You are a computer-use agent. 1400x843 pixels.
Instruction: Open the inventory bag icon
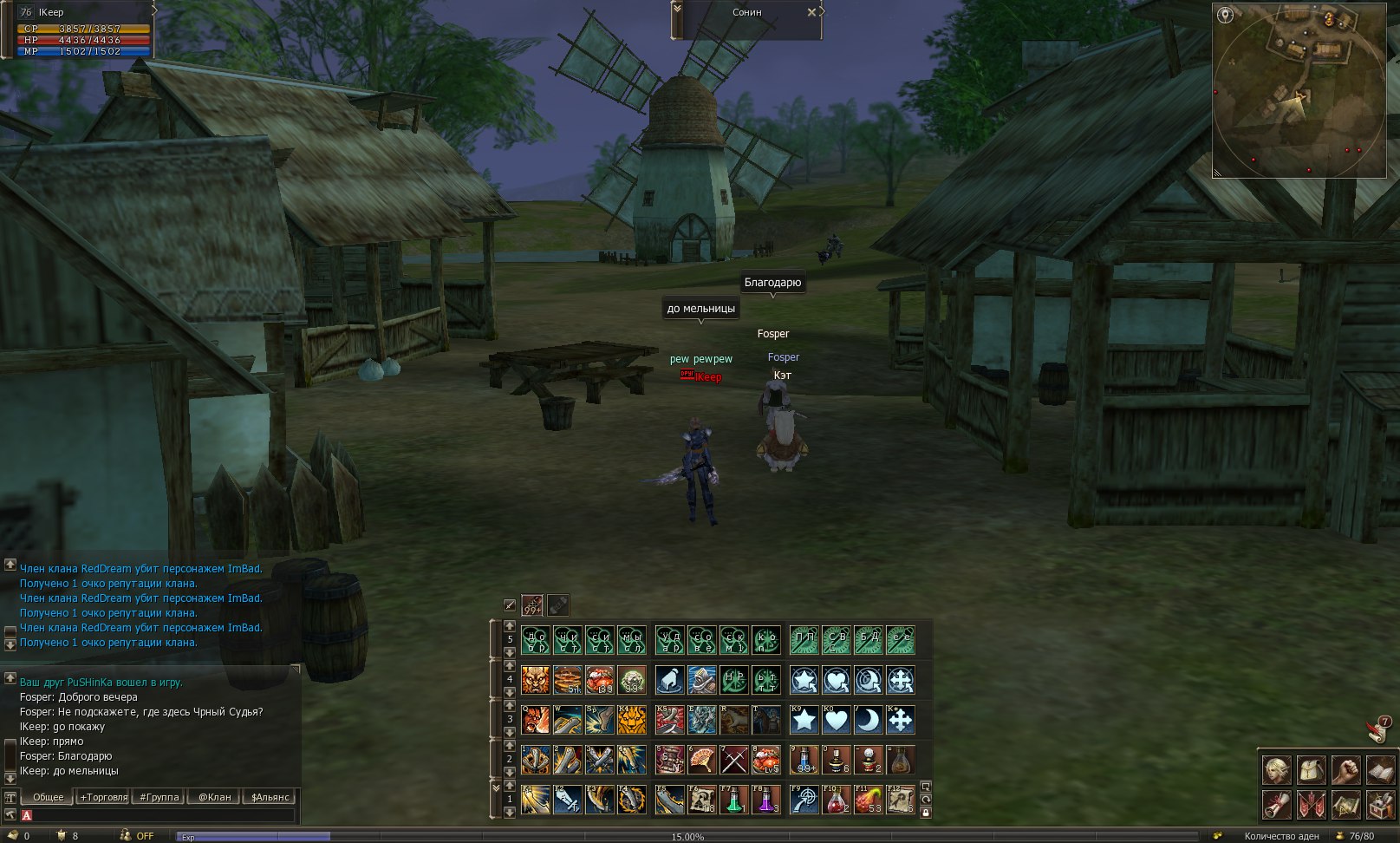1310,768
